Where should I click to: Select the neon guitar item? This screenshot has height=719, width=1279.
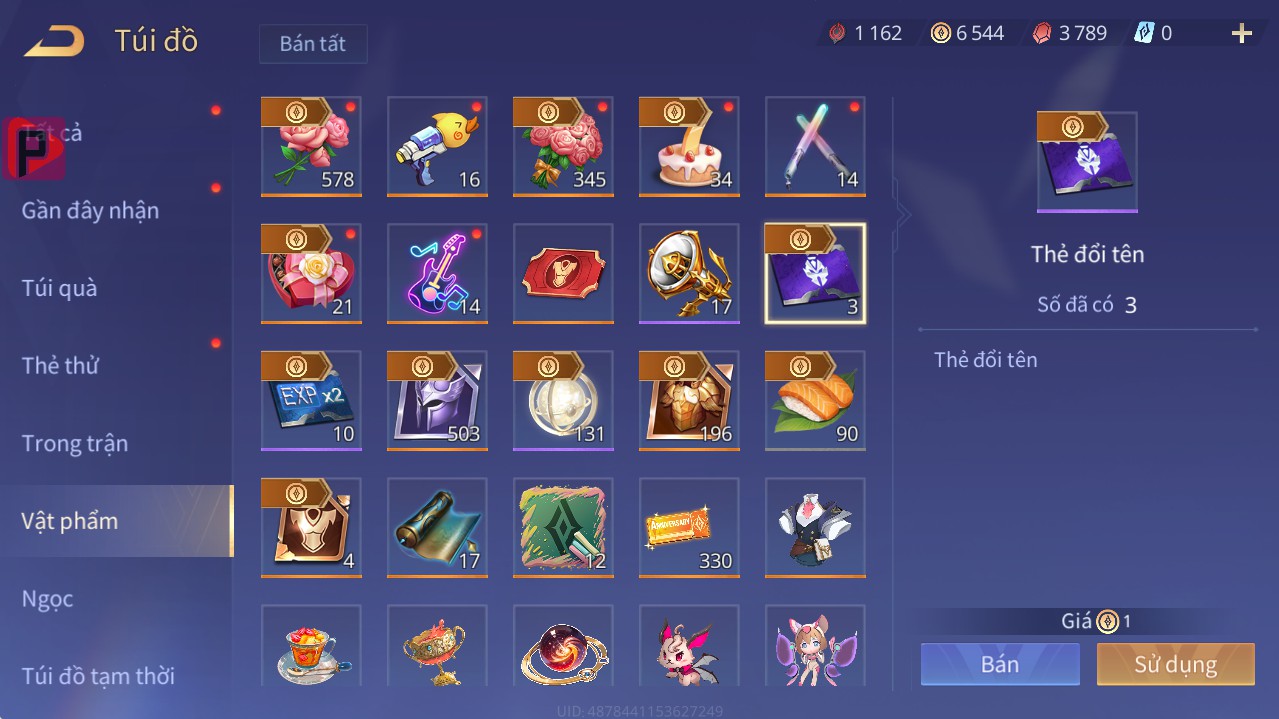click(437, 273)
